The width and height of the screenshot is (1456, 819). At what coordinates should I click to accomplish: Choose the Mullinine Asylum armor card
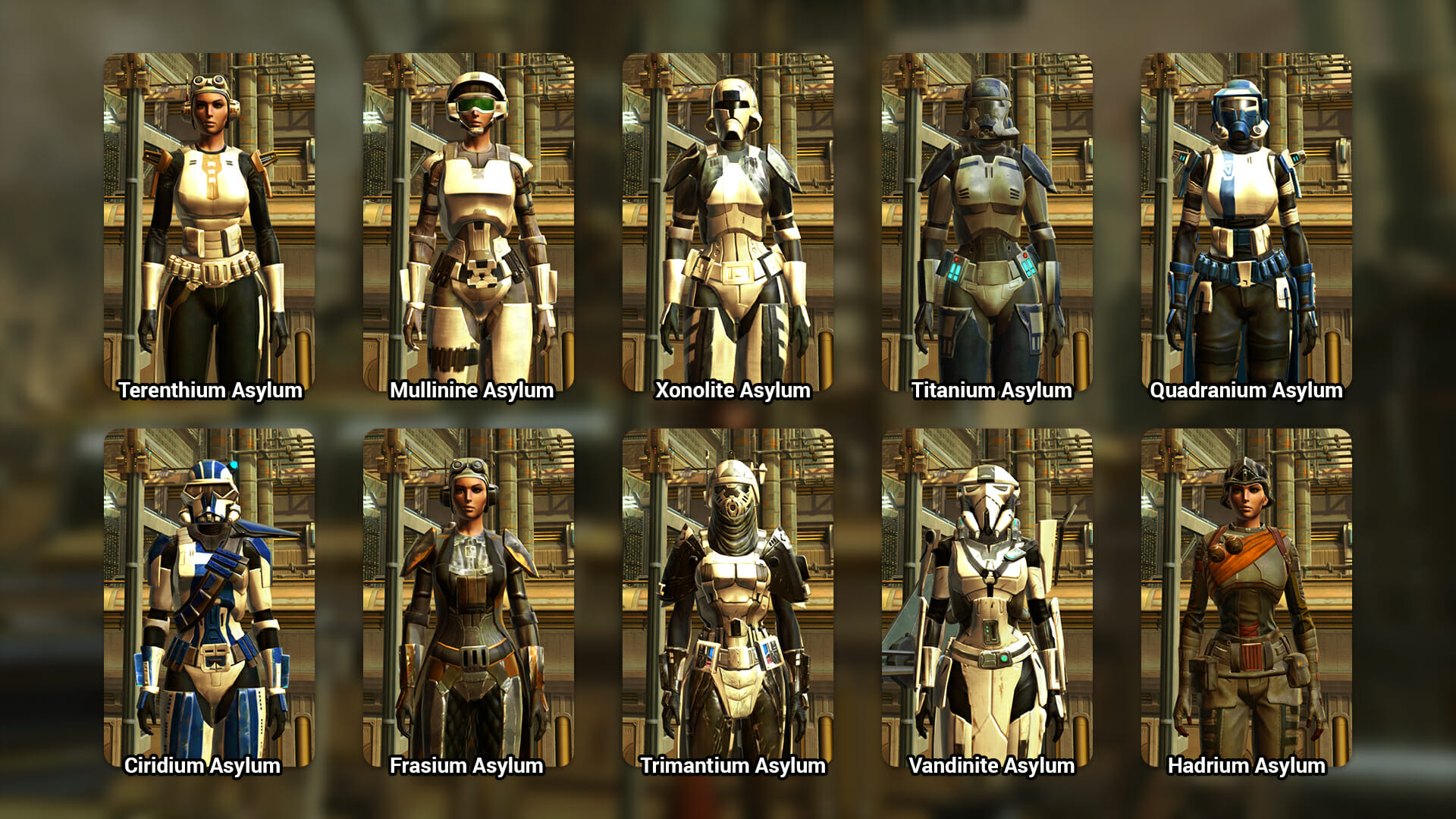[x=469, y=223]
